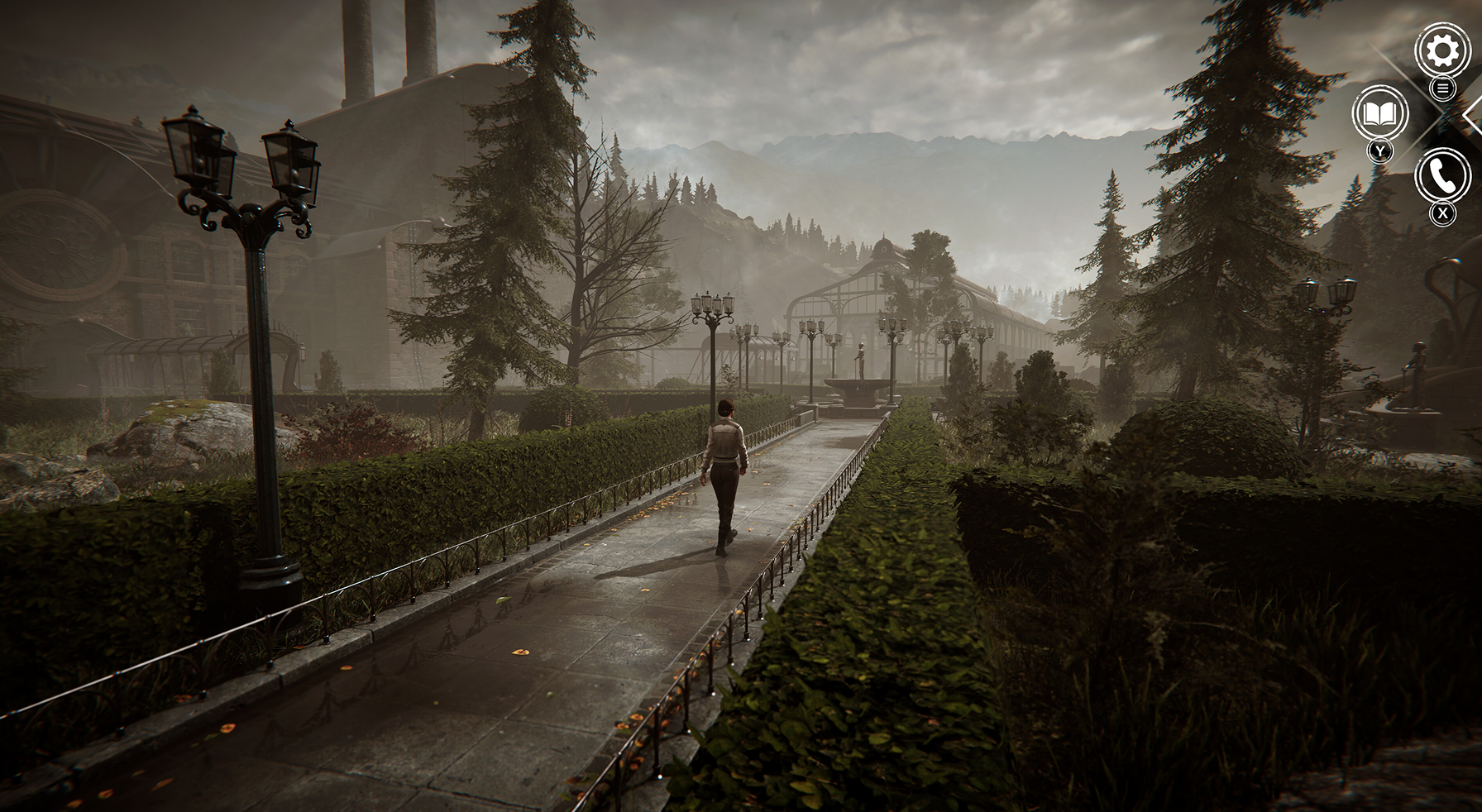Click the phone handset icon

[1442, 175]
